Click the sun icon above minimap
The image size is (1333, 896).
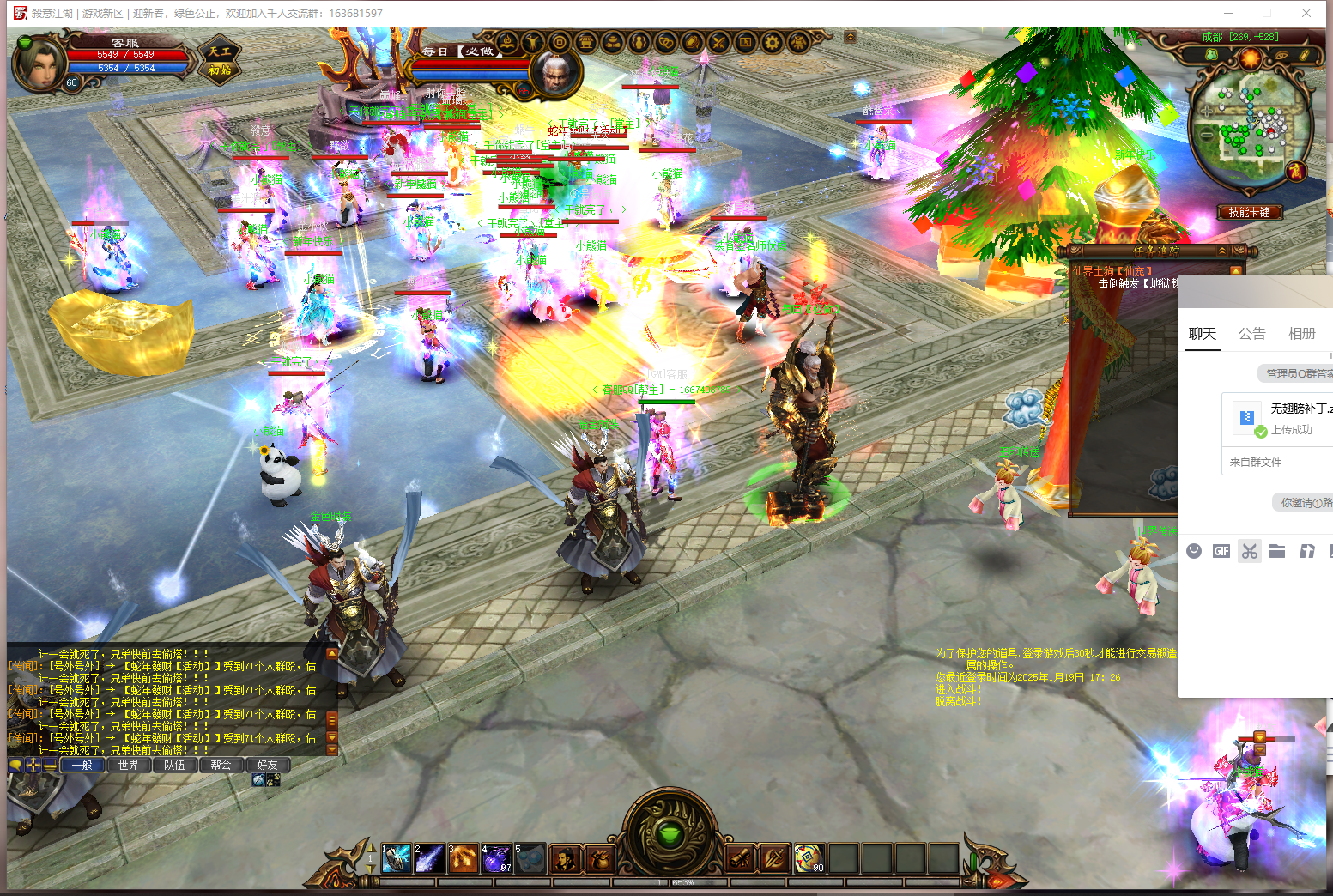tap(1250, 58)
